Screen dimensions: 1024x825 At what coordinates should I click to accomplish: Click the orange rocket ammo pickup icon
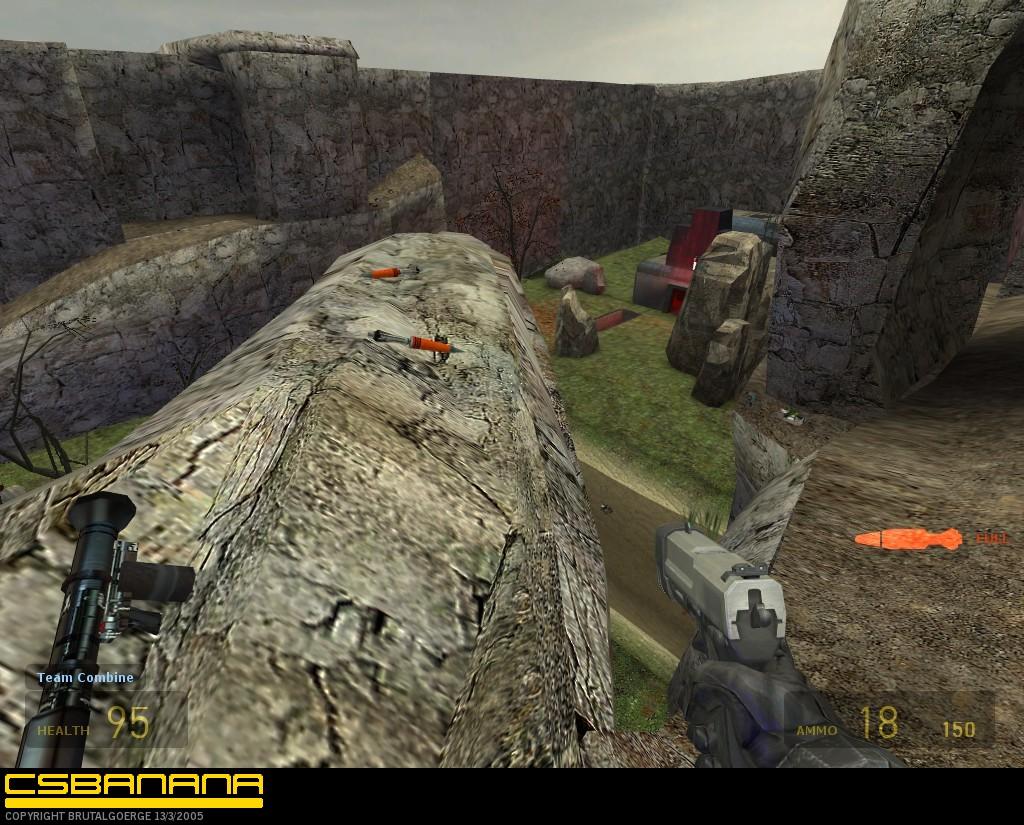pos(908,539)
